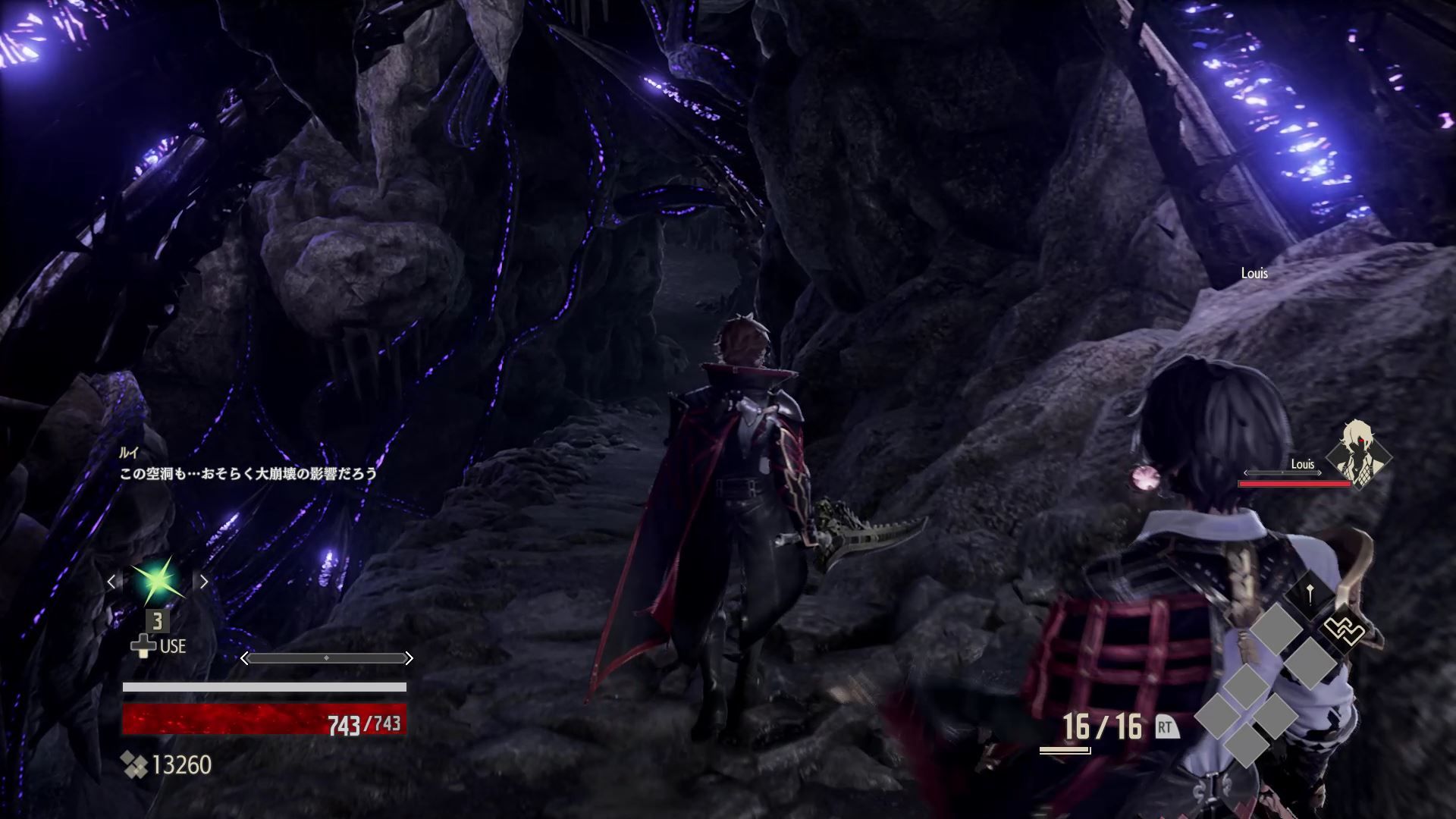Select the Louis name label above the companion
Viewport: 1456px width, 819px height.
[x=1254, y=274]
